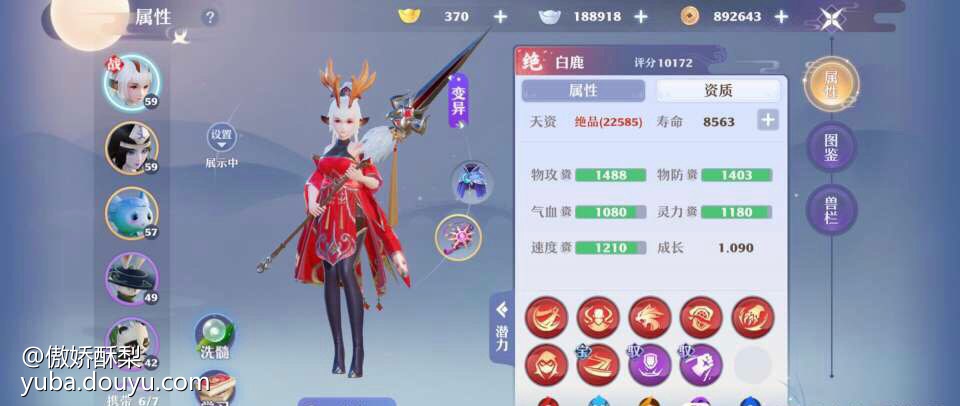Open the 图鉴 codex side tab
Screen dimensions: 960x406
pos(831,148)
